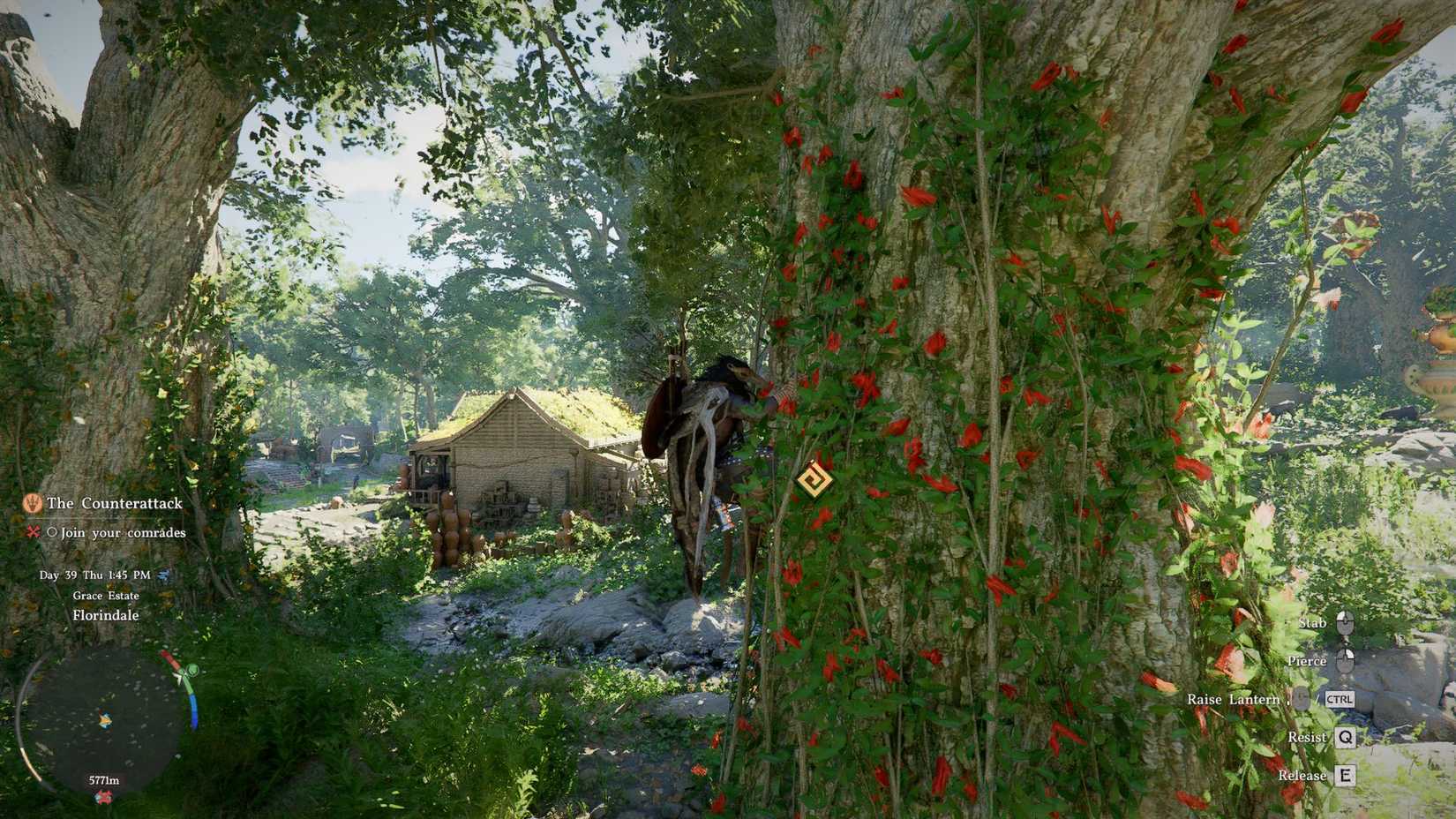Click the 5771m distance readout
This screenshot has height=819, width=1456.
point(104,782)
